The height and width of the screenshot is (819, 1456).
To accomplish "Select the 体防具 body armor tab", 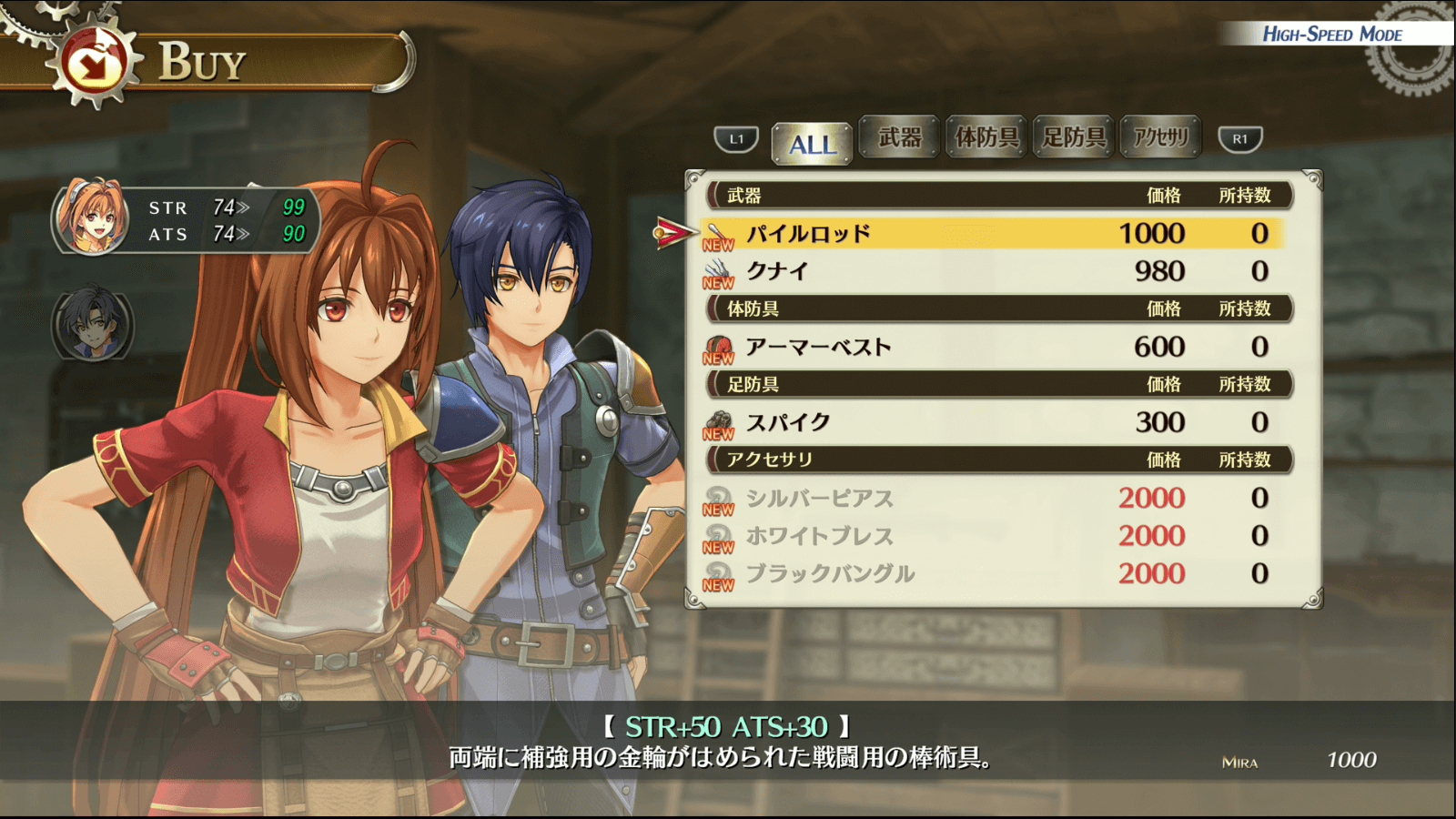I will (986, 137).
